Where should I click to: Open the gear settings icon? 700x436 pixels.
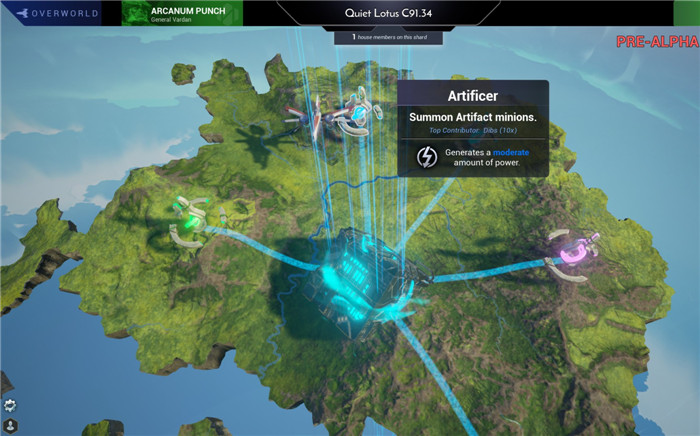point(11,405)
